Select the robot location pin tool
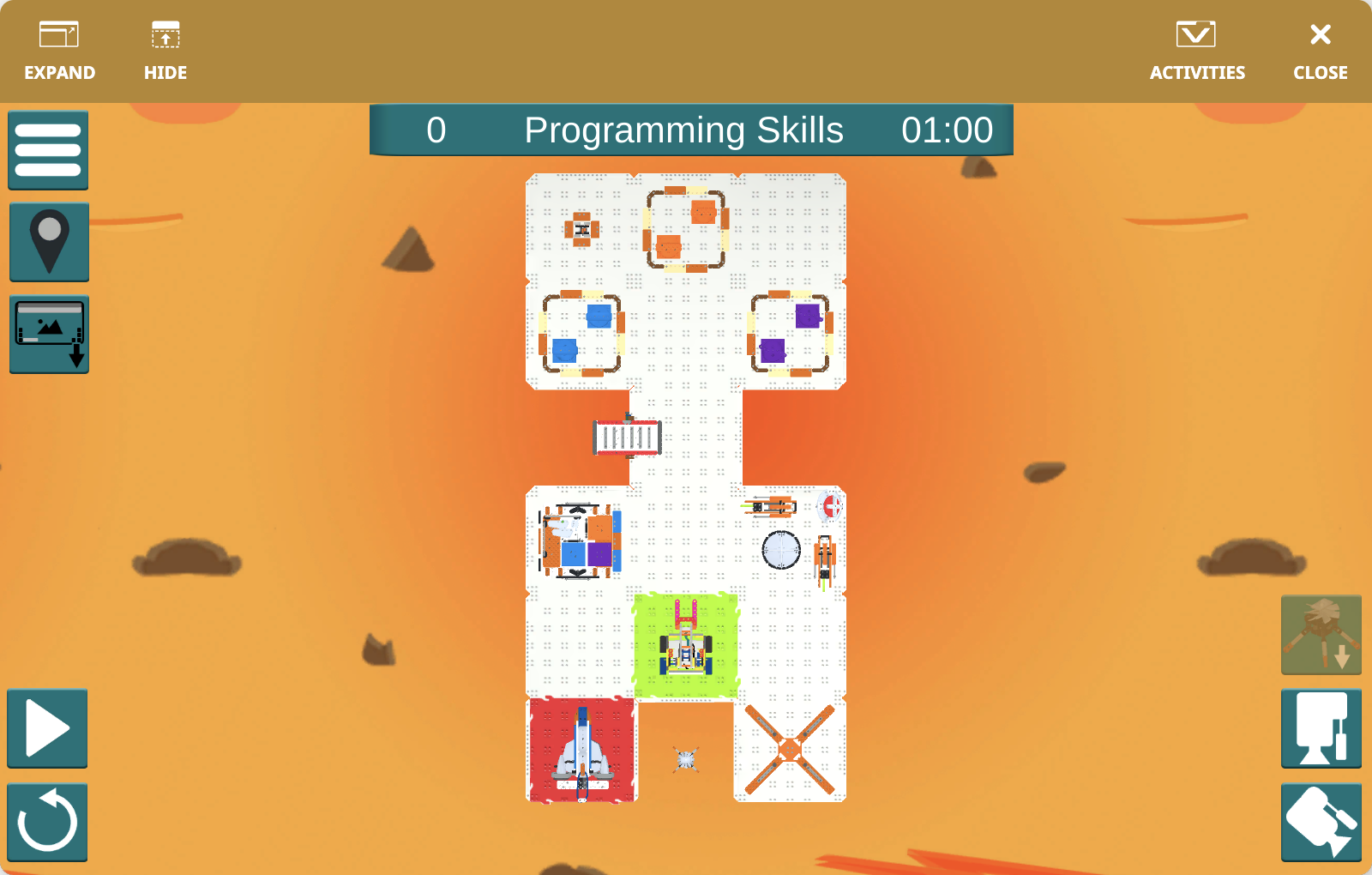This screenshot has height=875, width=1372. (48, 241)
